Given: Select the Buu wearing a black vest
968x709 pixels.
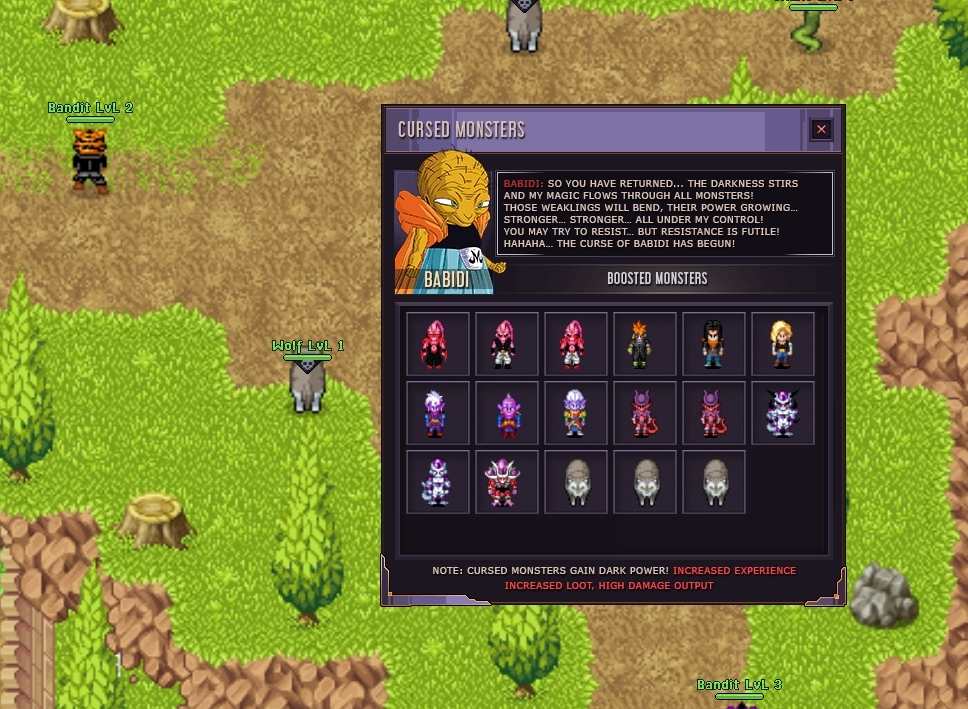Looking at the screenshot, I should [x=507, y=343].
